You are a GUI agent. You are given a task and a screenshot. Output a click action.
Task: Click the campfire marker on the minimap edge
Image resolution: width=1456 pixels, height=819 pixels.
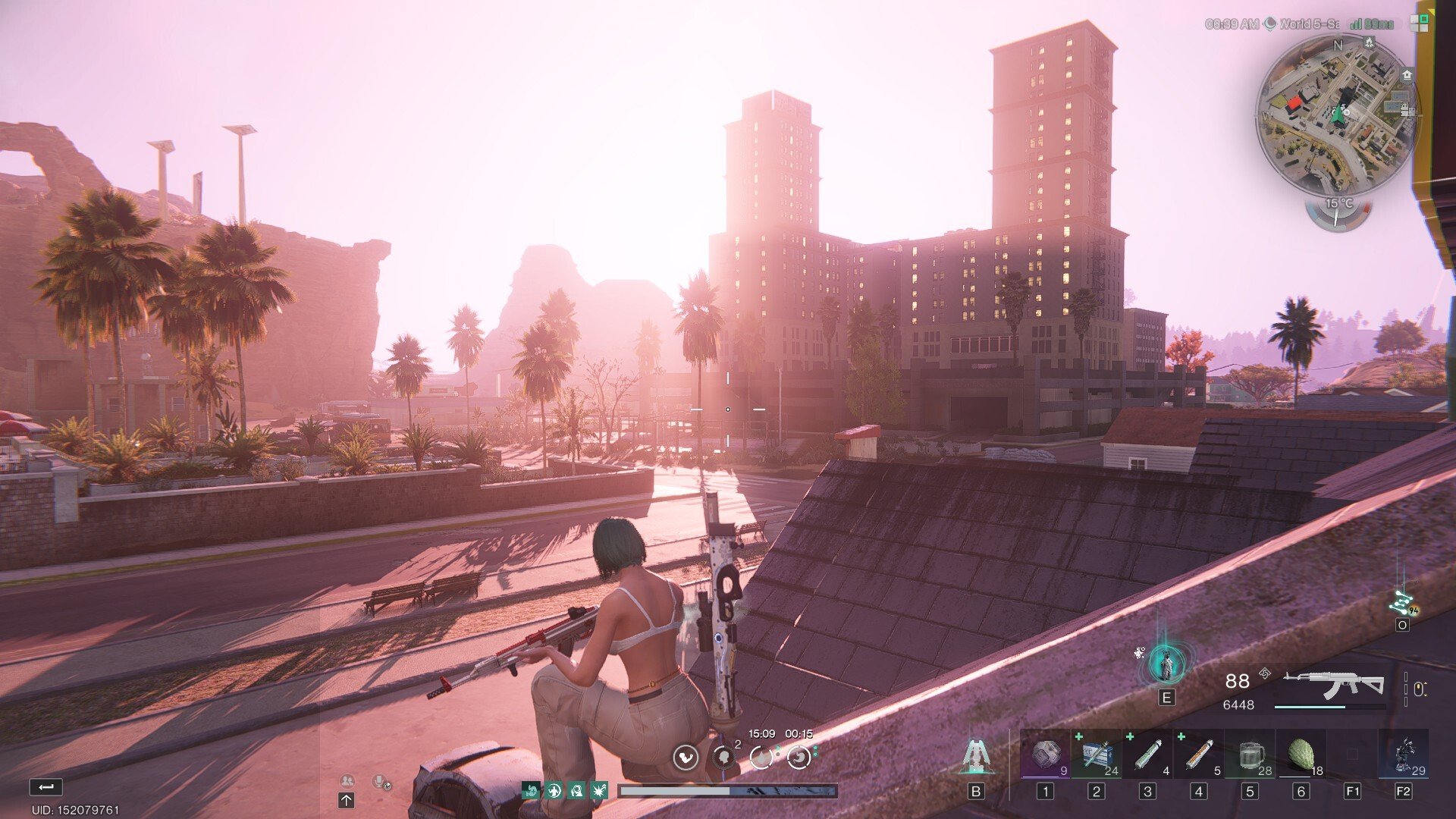point(1369,42)
